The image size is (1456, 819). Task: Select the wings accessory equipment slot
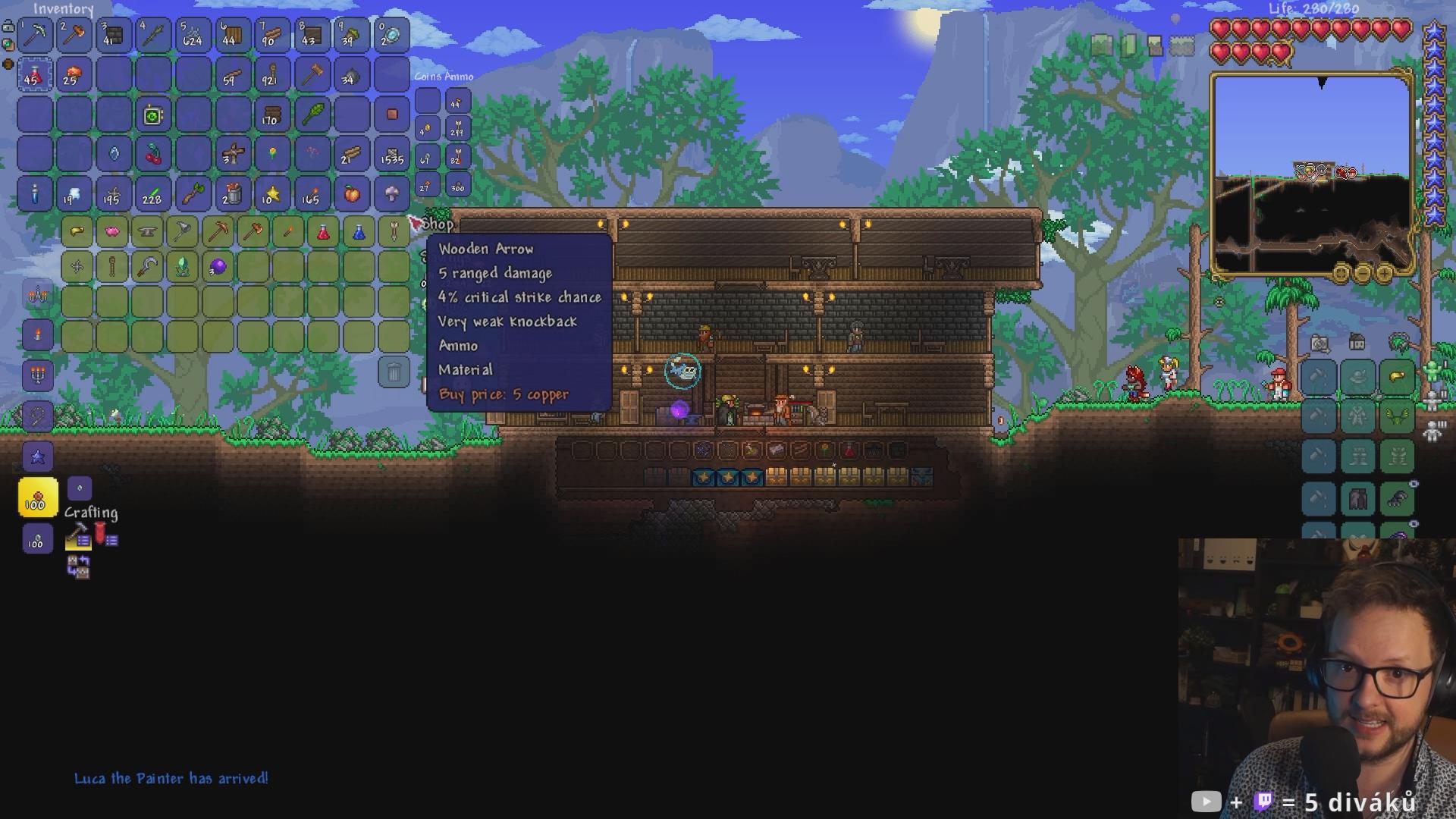pos(1397,417)
